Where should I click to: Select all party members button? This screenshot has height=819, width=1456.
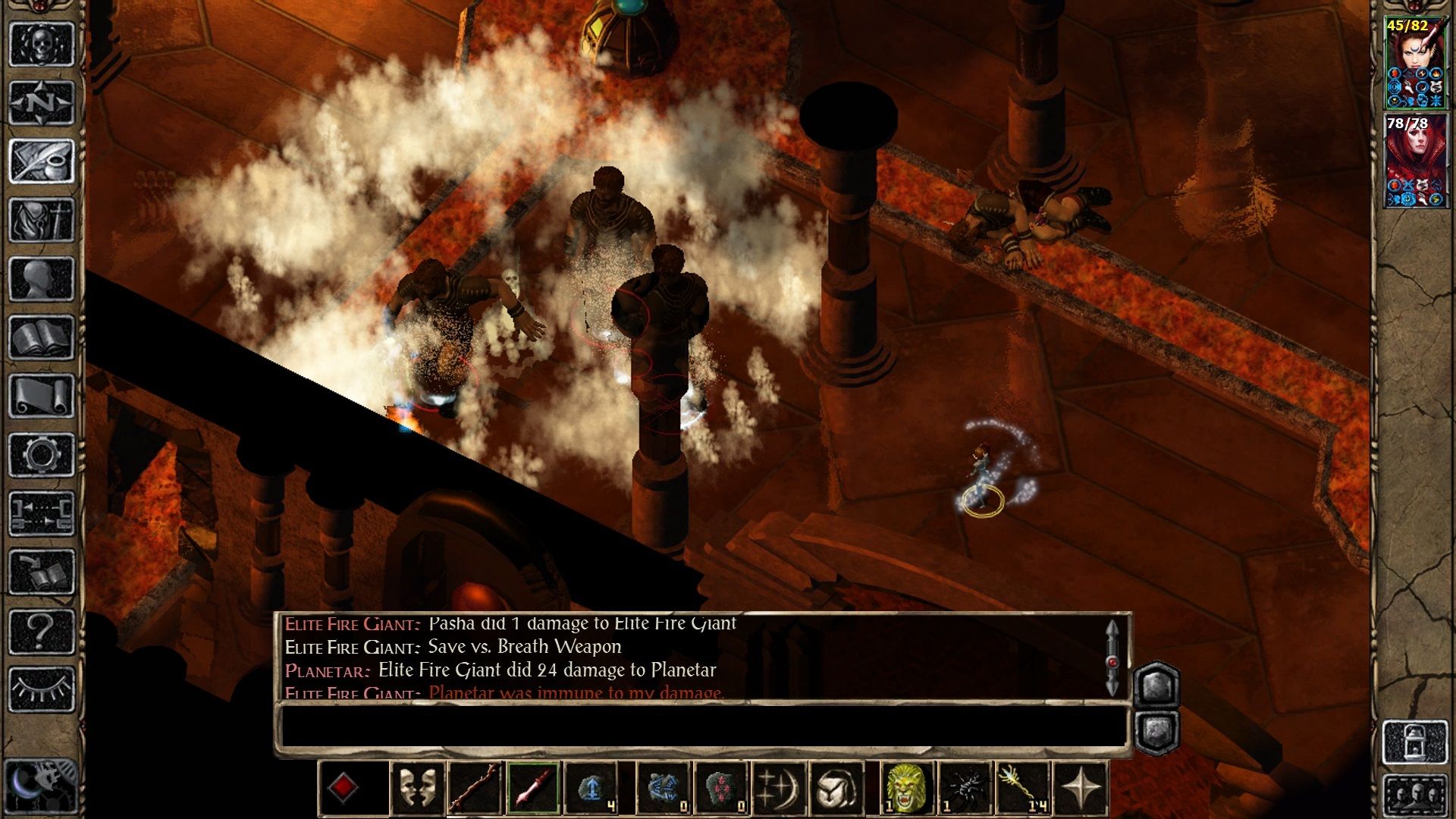1414,796
